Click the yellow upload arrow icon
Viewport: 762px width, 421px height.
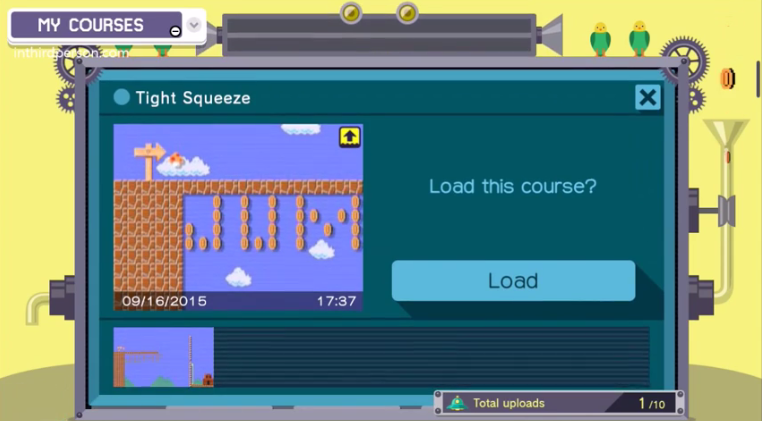pyautogui.click(x=350, y=136)
